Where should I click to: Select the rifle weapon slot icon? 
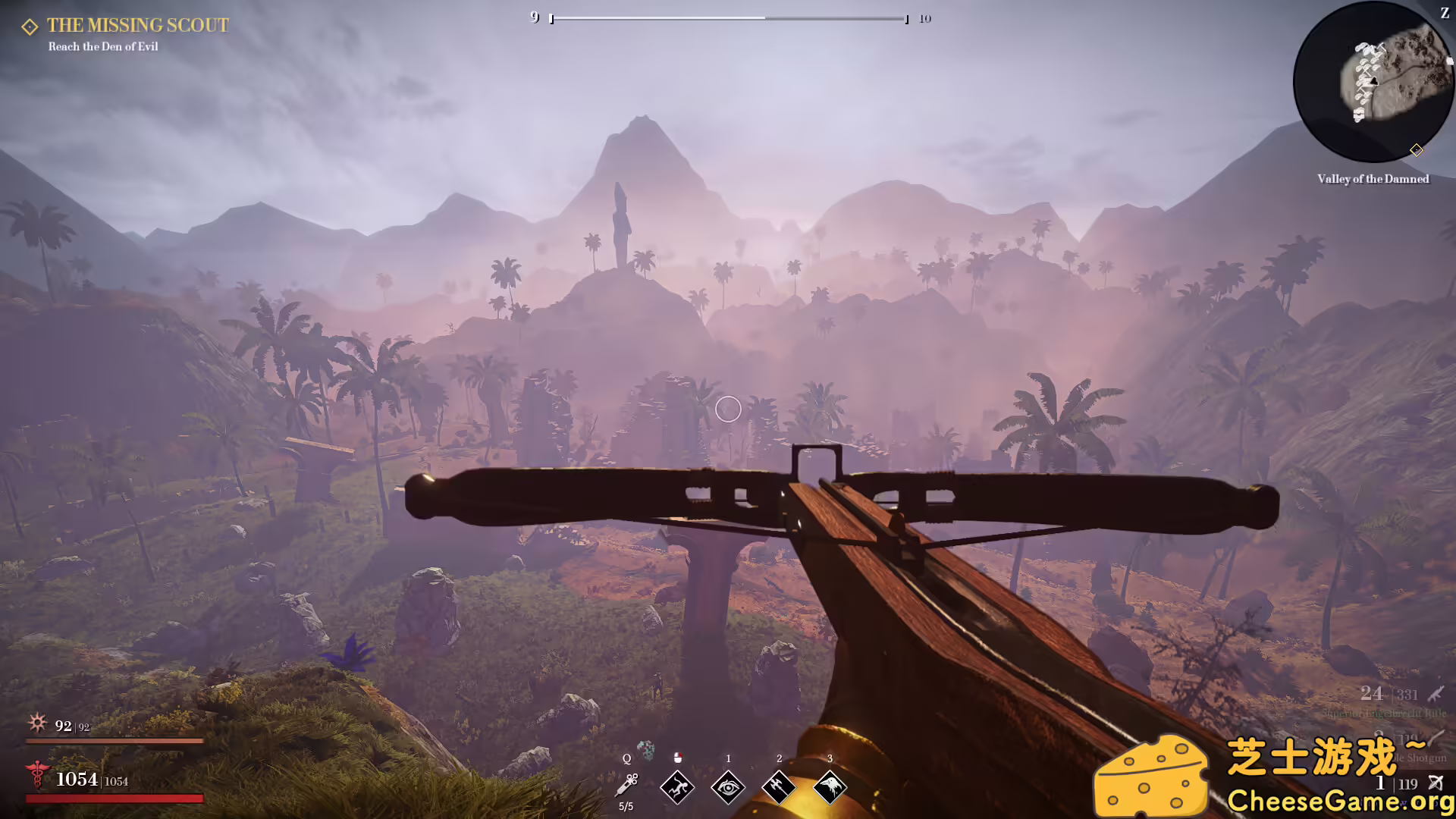pos(1436,694)
